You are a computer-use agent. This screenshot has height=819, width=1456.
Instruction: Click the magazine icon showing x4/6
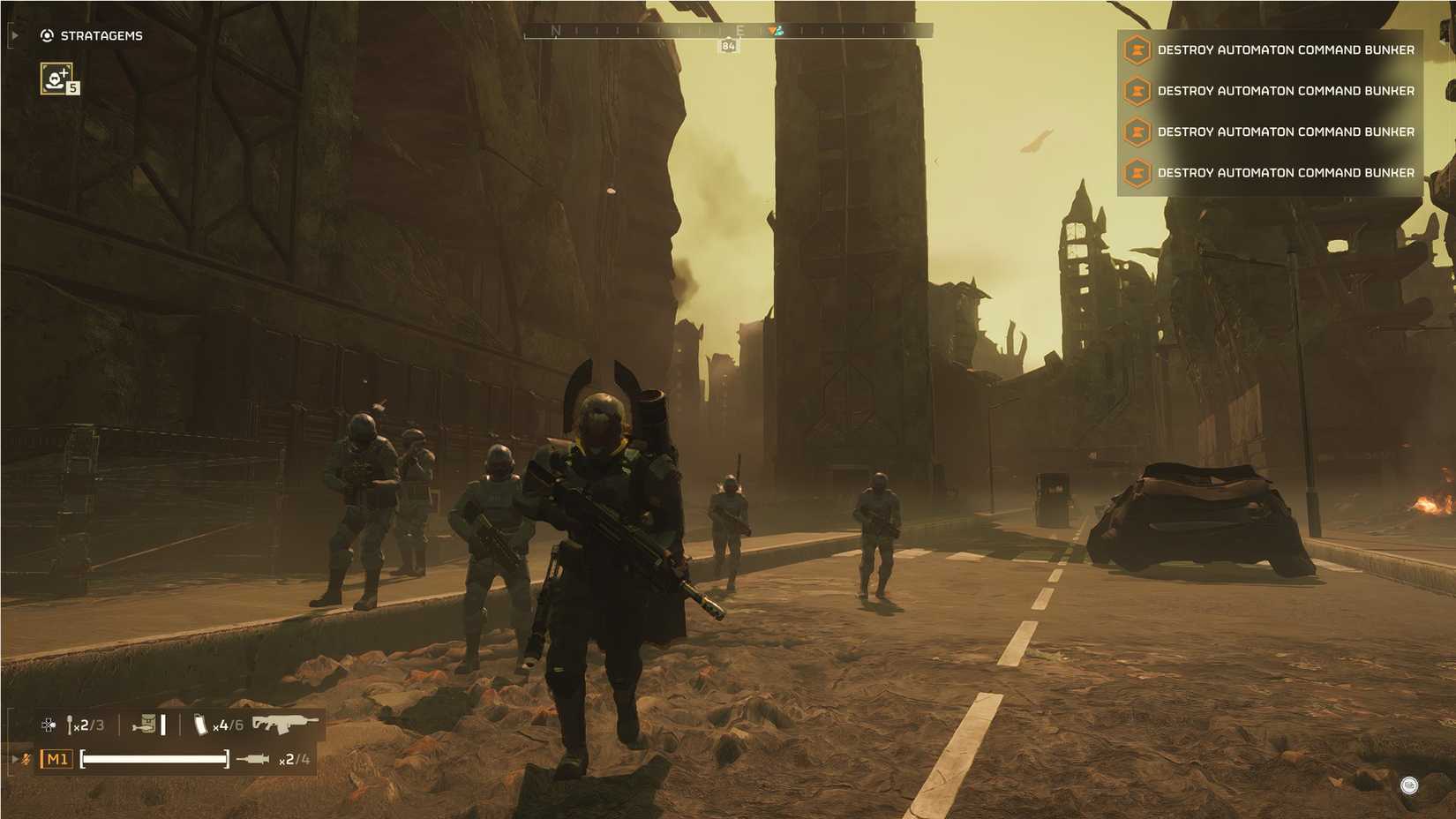pyautogui.click(x=201, y=726)
